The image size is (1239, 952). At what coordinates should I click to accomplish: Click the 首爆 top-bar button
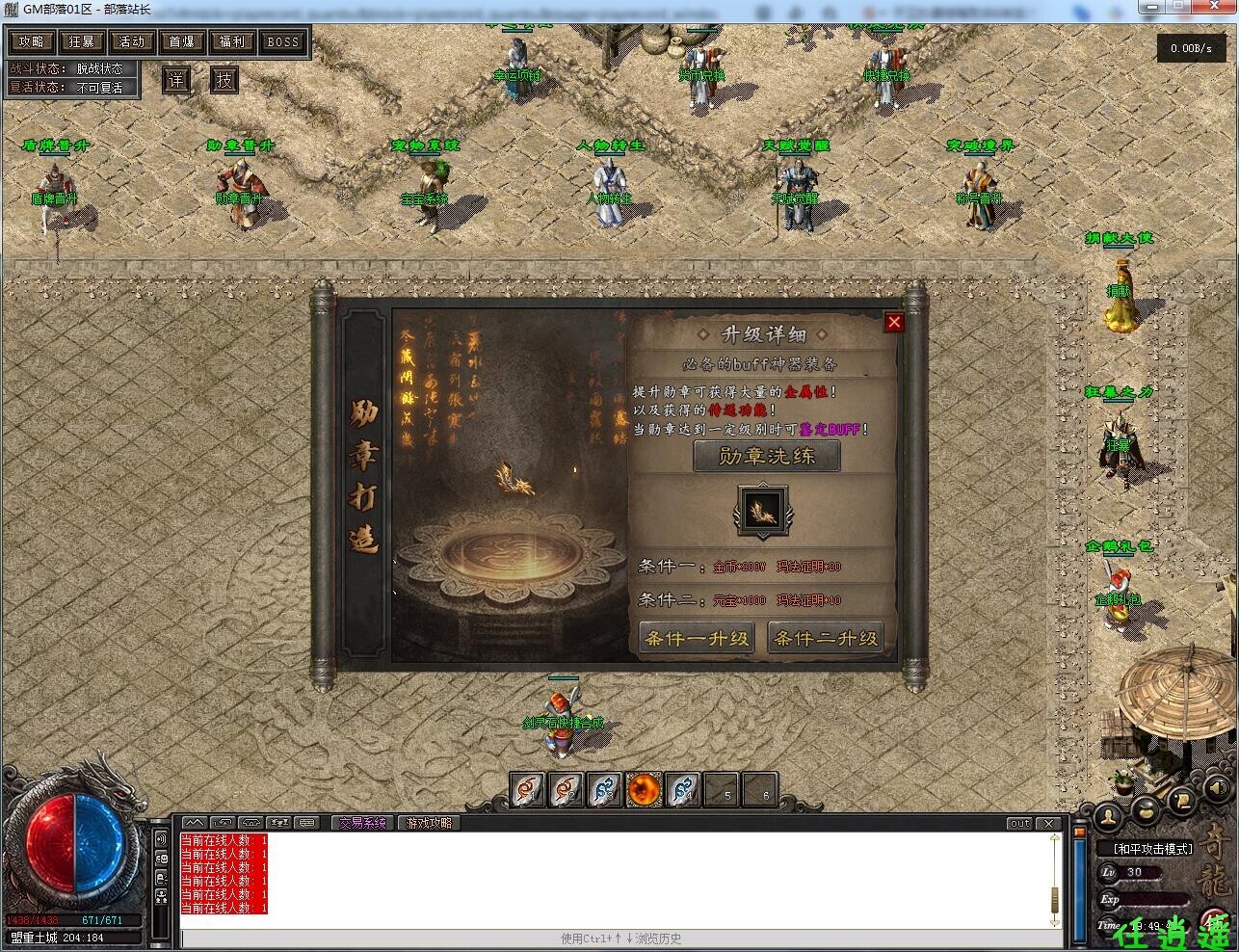pos(182,41)
